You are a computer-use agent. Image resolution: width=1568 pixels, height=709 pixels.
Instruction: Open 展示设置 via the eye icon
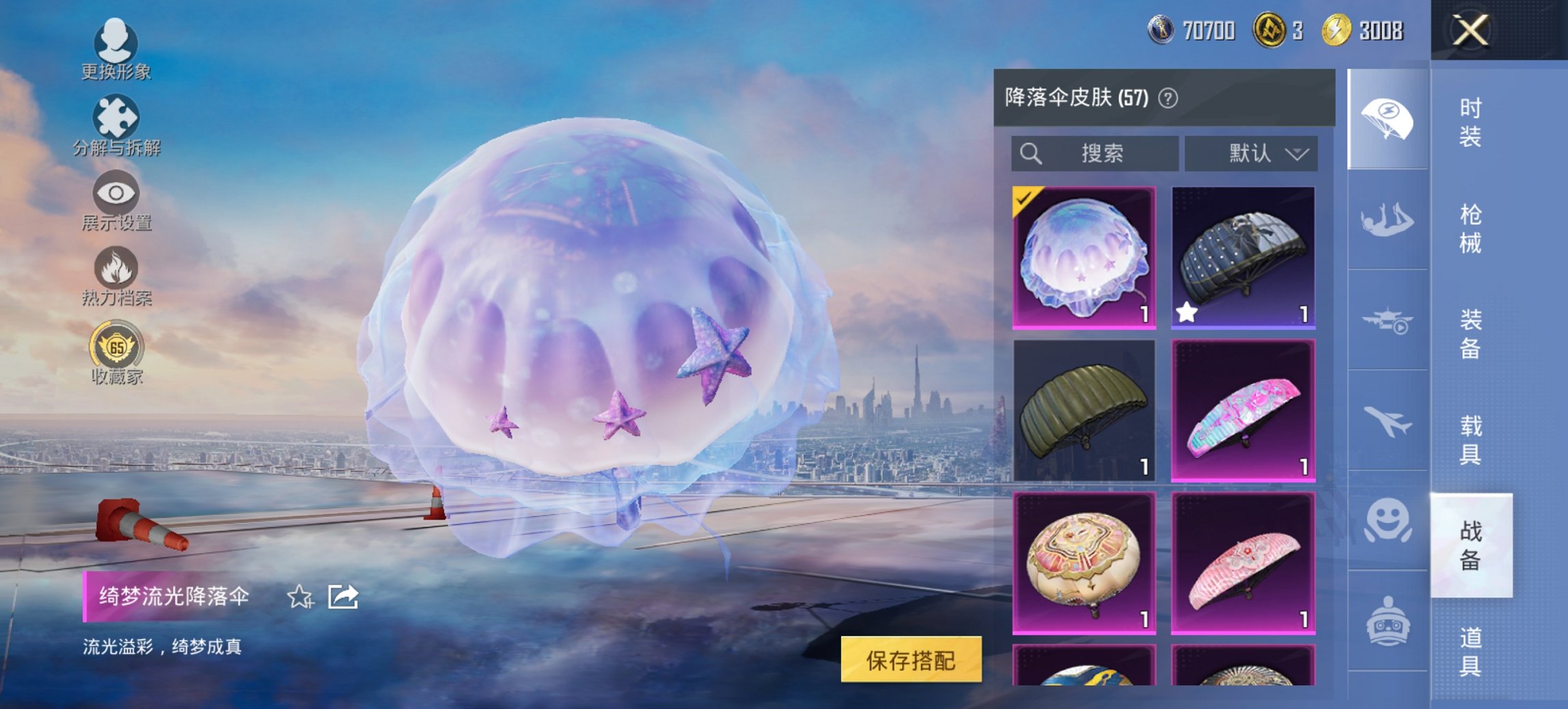click(x=115, y=195)
